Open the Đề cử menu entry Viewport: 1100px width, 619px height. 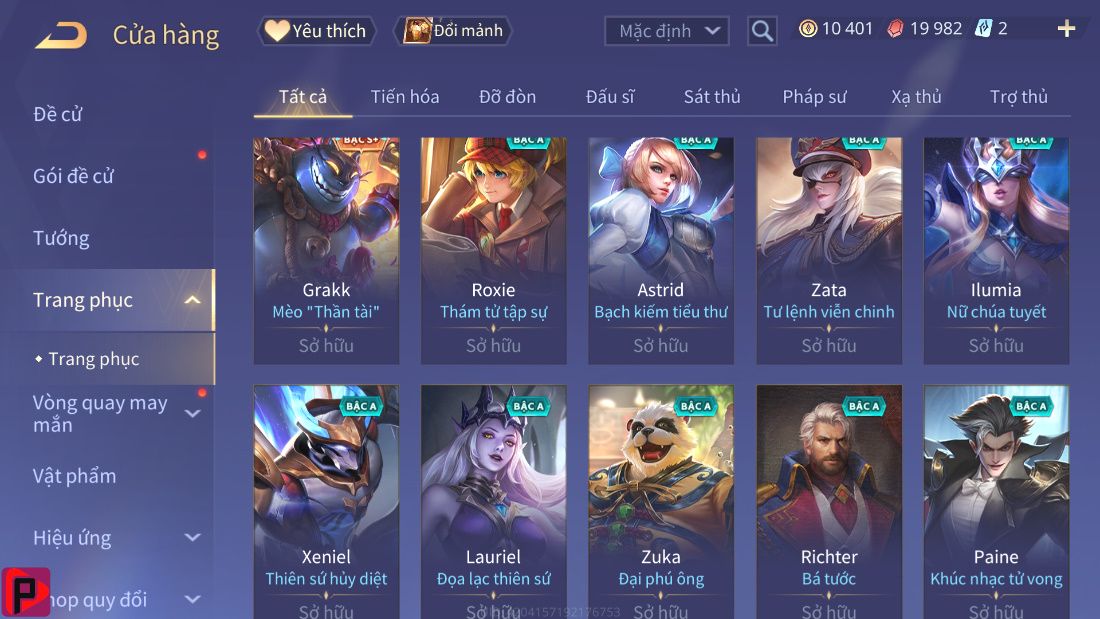point(58,114)
